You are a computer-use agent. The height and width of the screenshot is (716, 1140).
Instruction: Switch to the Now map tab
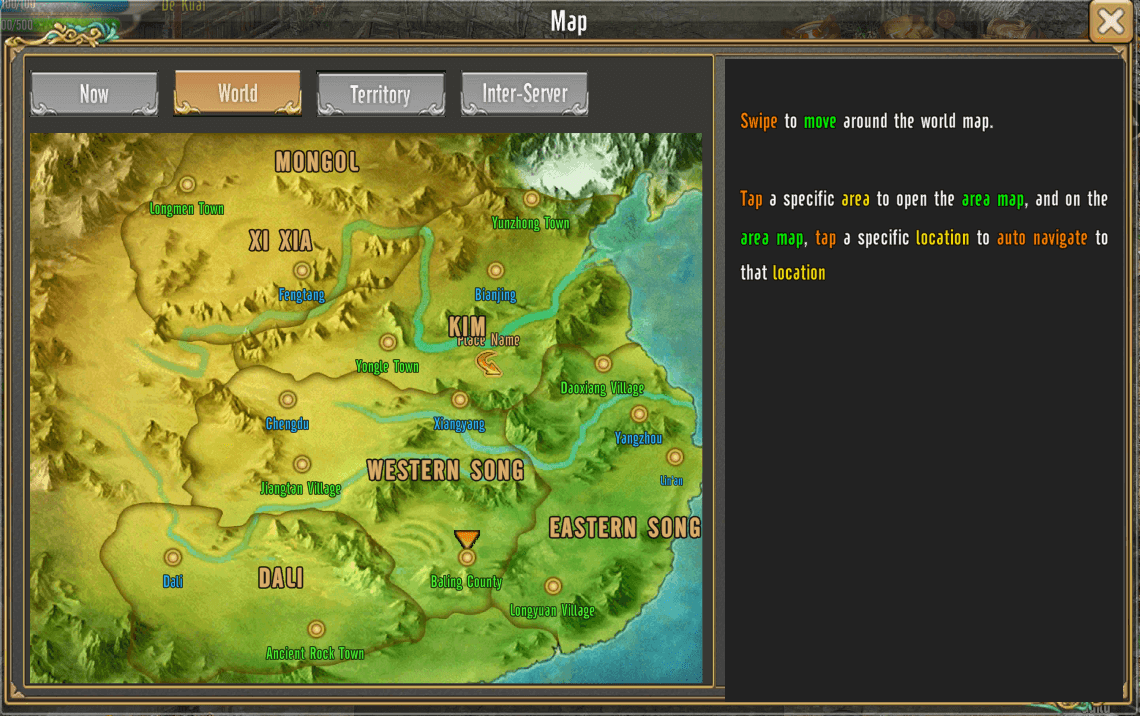click(94, 94)
